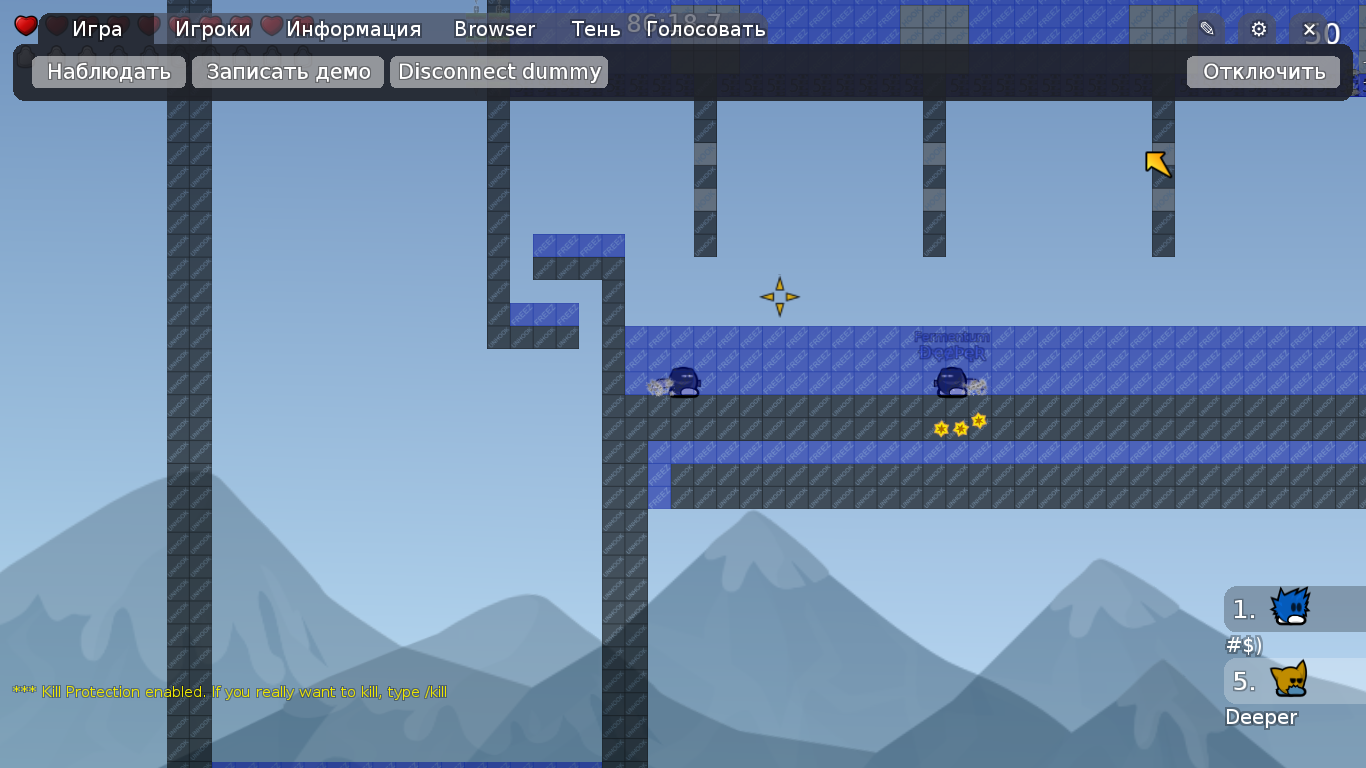Show the Информация tab
Viewport: 1366px width, 768px height.
click(353, 29)
